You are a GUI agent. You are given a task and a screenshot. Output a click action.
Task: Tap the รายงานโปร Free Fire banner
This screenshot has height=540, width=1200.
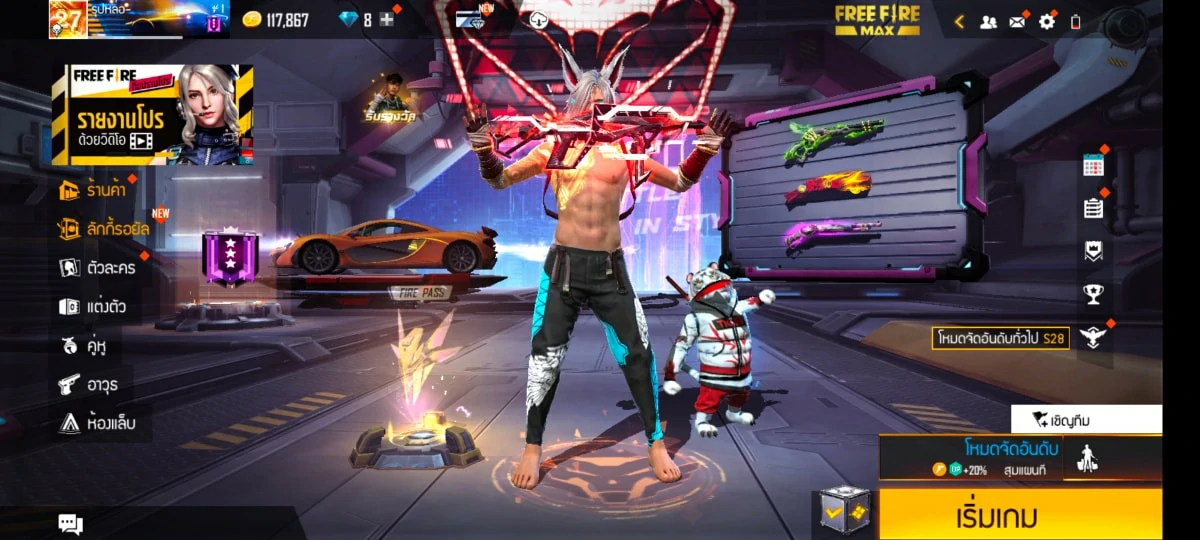click(152, 114)
